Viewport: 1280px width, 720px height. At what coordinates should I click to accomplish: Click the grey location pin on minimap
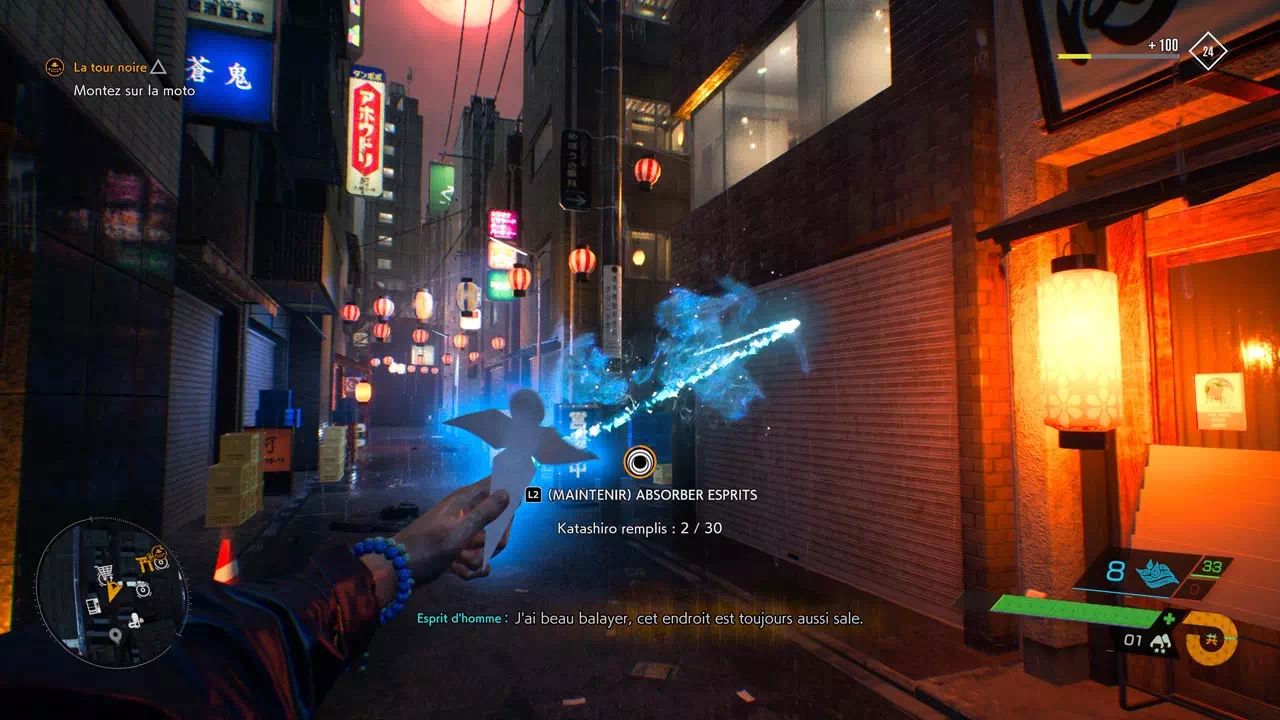[116, 635]
